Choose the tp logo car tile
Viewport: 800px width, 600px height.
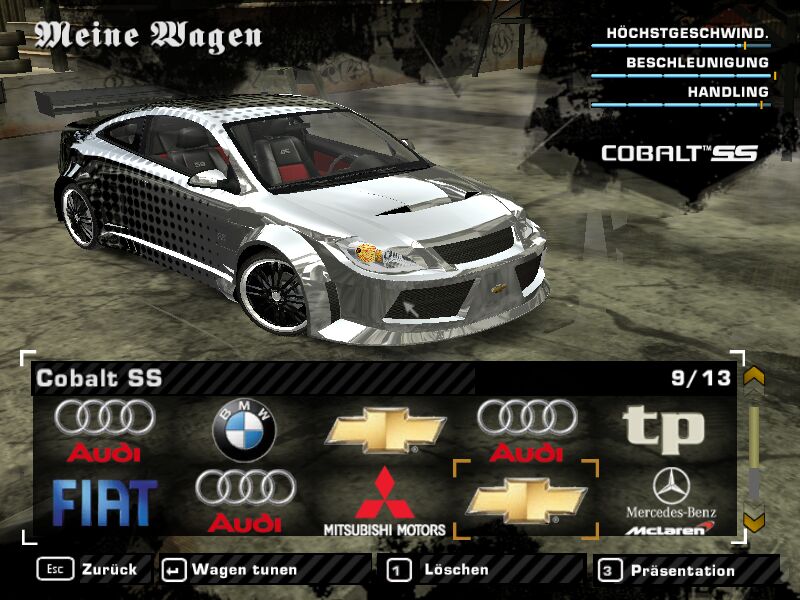pyautogui.click(x=664, y=430)
